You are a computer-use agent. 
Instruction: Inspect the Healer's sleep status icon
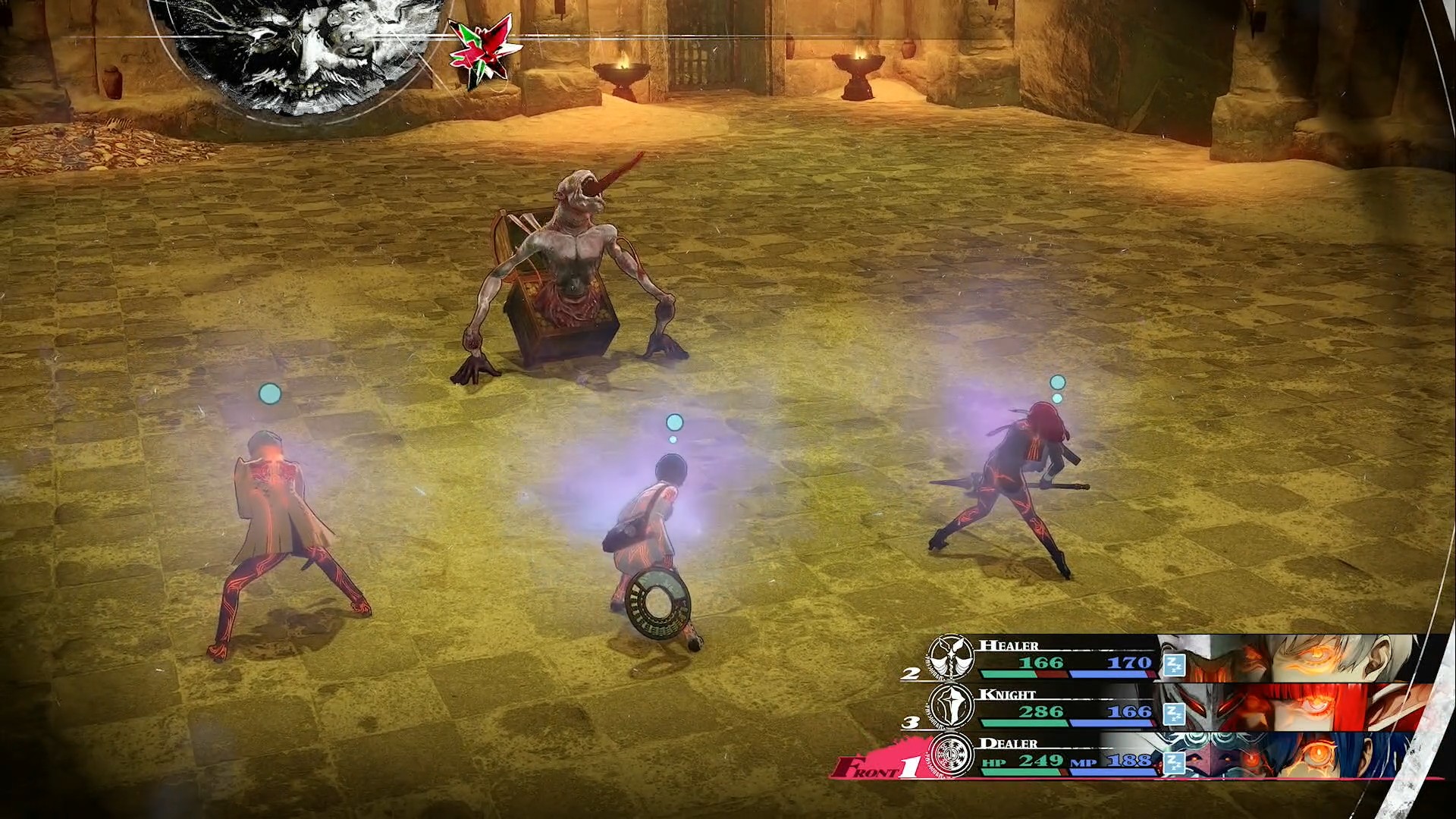1174,665
